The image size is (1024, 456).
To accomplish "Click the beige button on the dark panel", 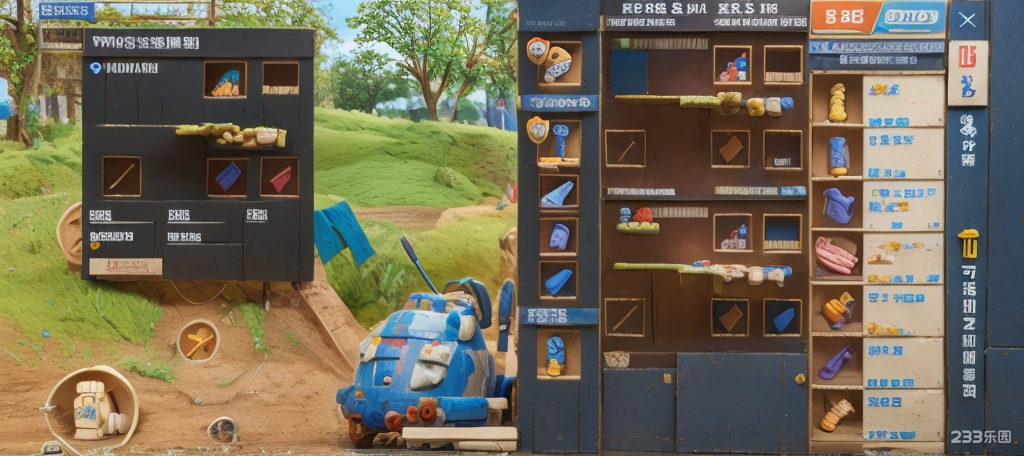I will pos(125,266).
